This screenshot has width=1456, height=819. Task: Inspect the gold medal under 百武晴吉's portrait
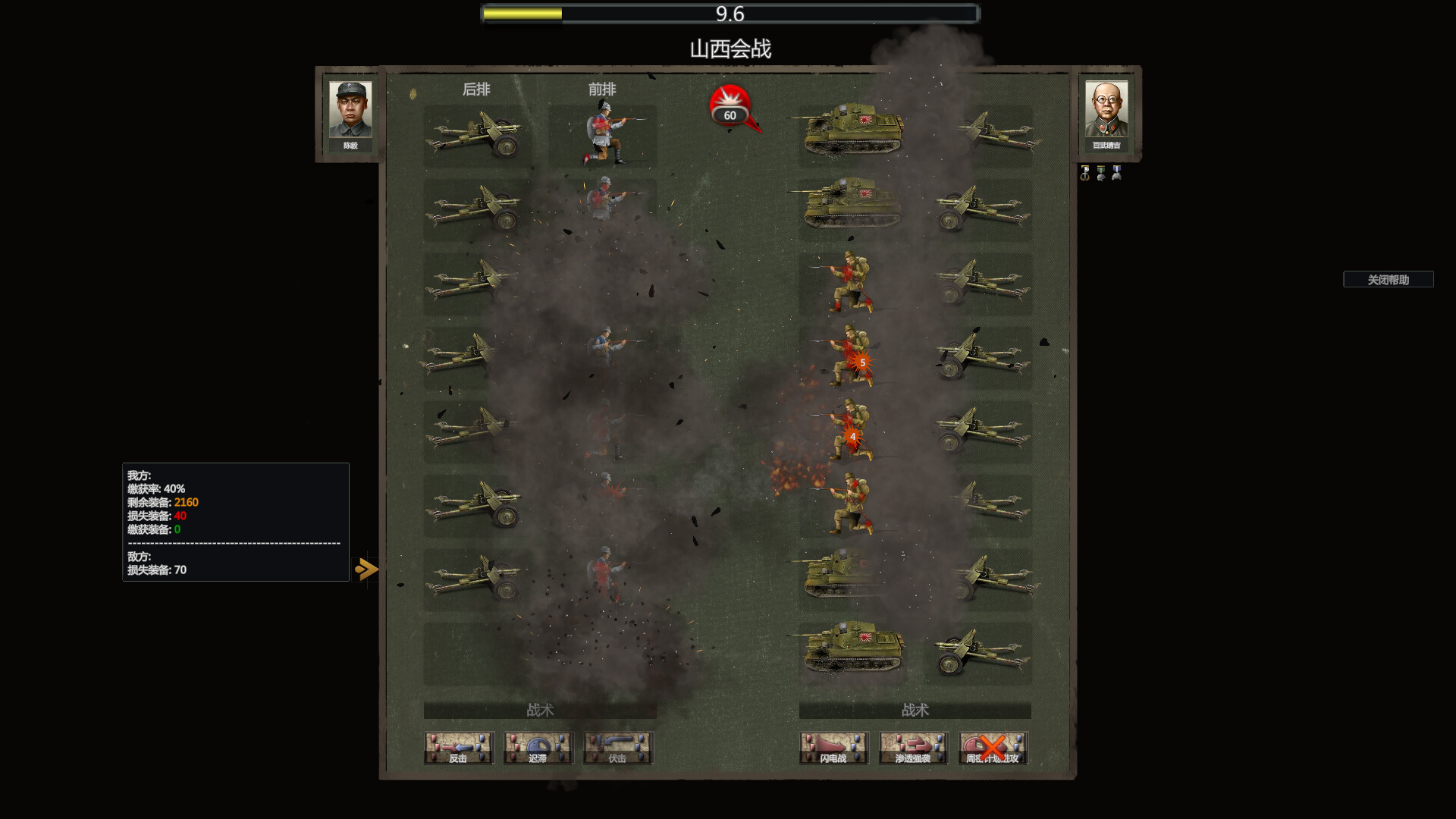(1084, 173)
